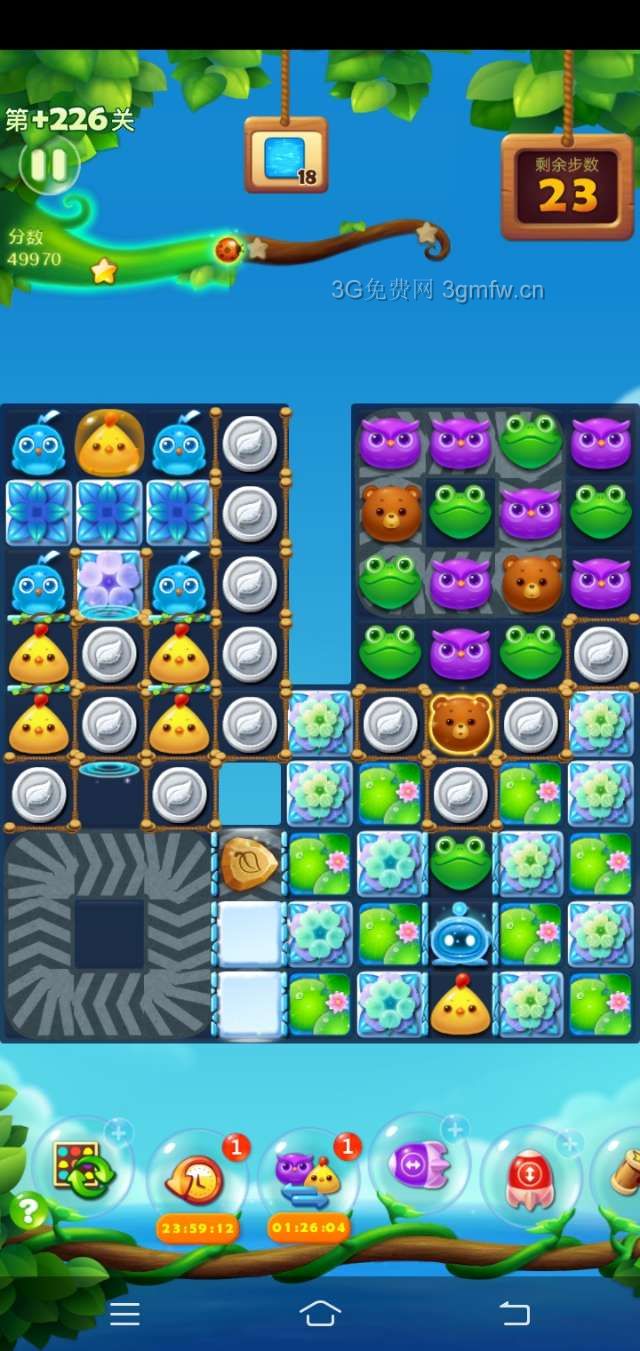
Task: Pause the game with the green pause button
Action: tap(48, 165)
